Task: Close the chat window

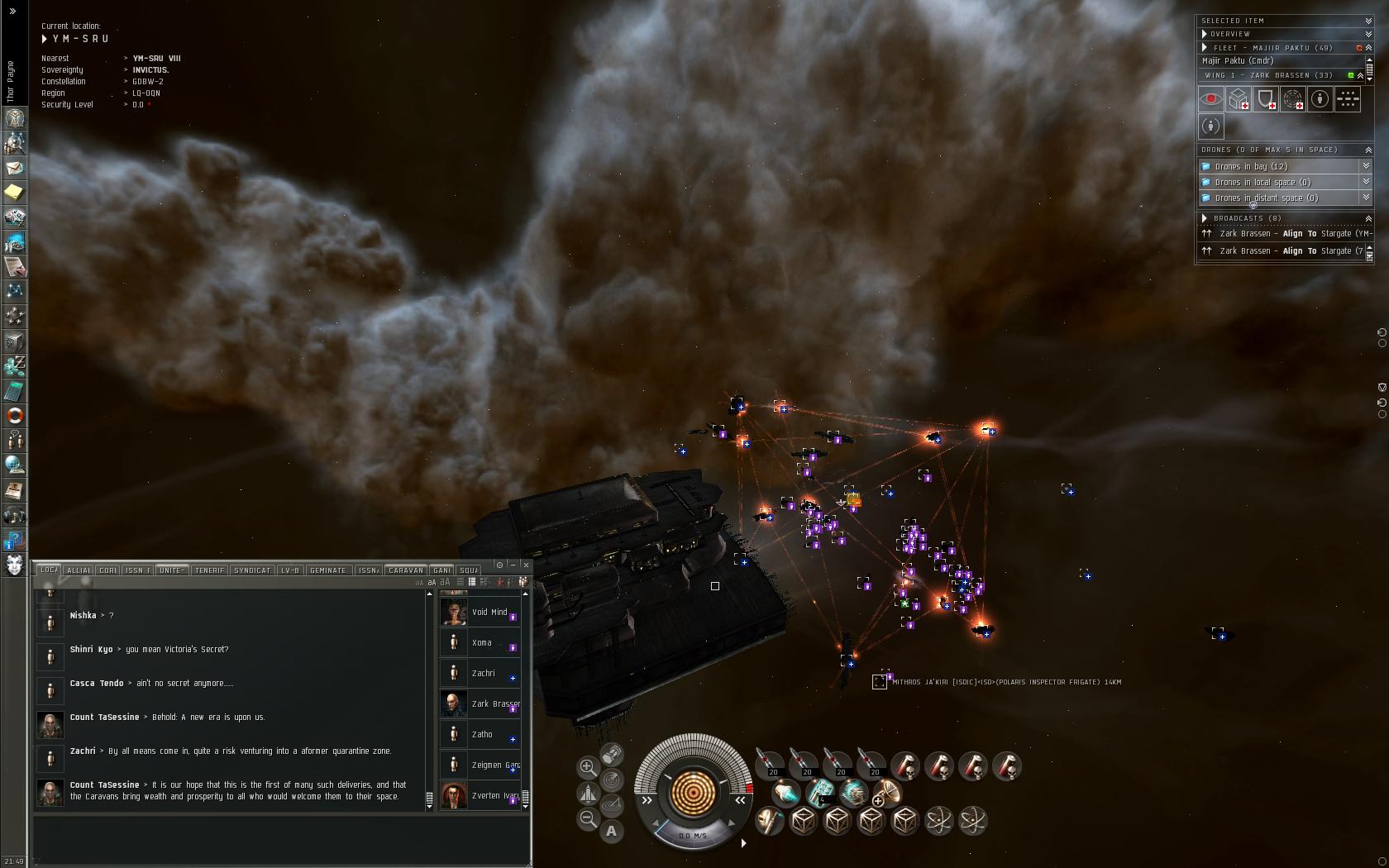Action: coord(526,565)
